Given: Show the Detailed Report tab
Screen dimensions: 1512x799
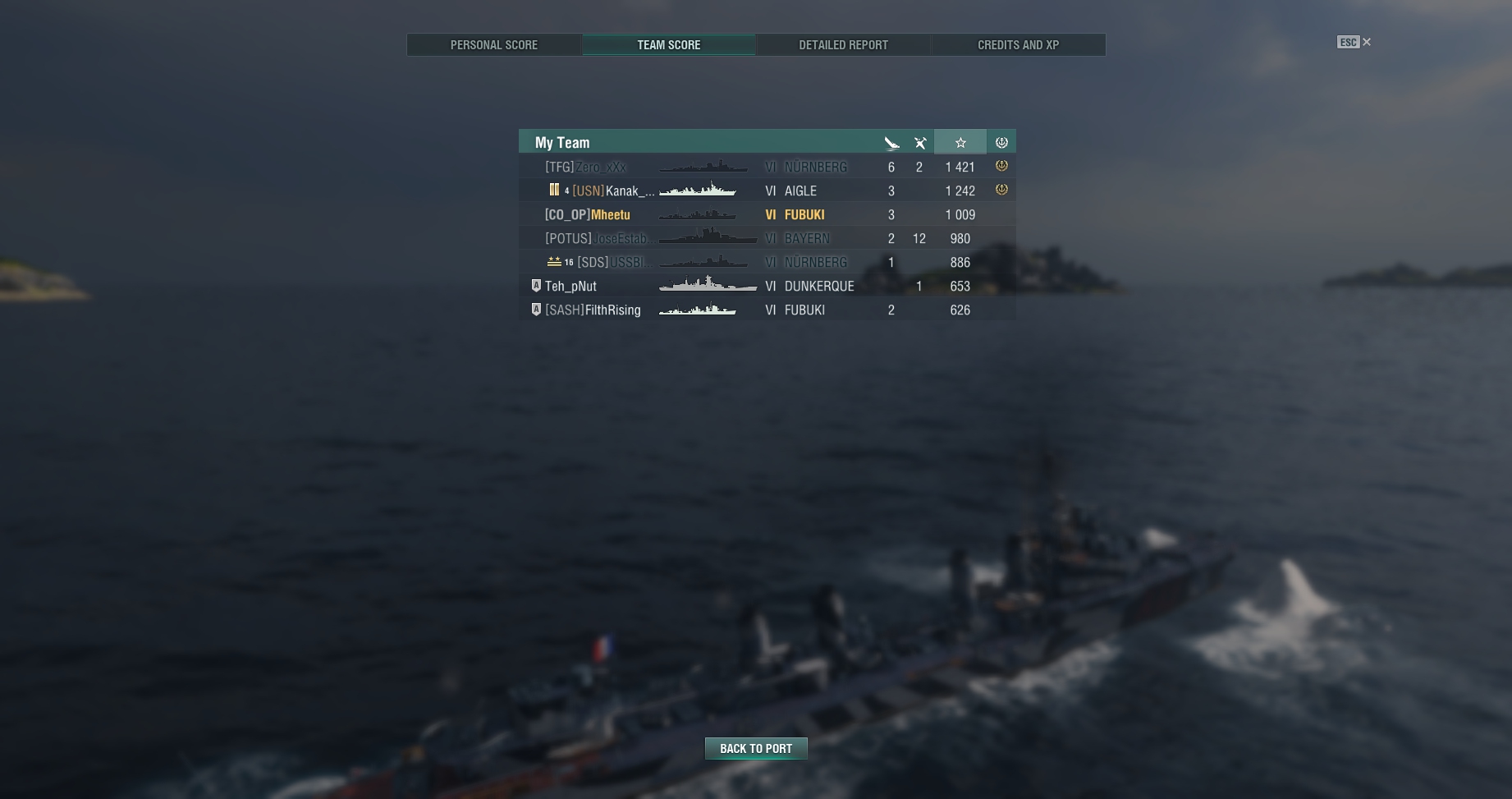Looking at the screenshot, I should click(843, 45).
